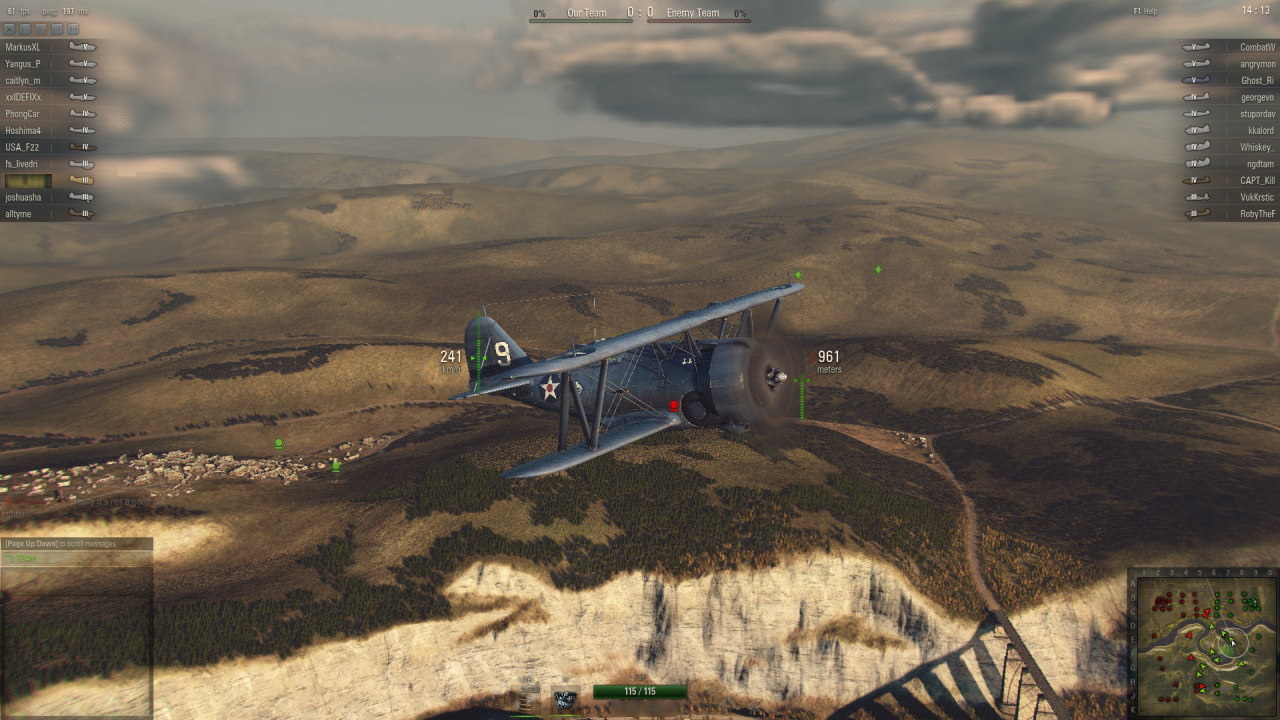The width and height of the screenshot is (1280, 720).
Task: Choose Ghost_Ri in the enemy list
Action: coord(1257,81)
